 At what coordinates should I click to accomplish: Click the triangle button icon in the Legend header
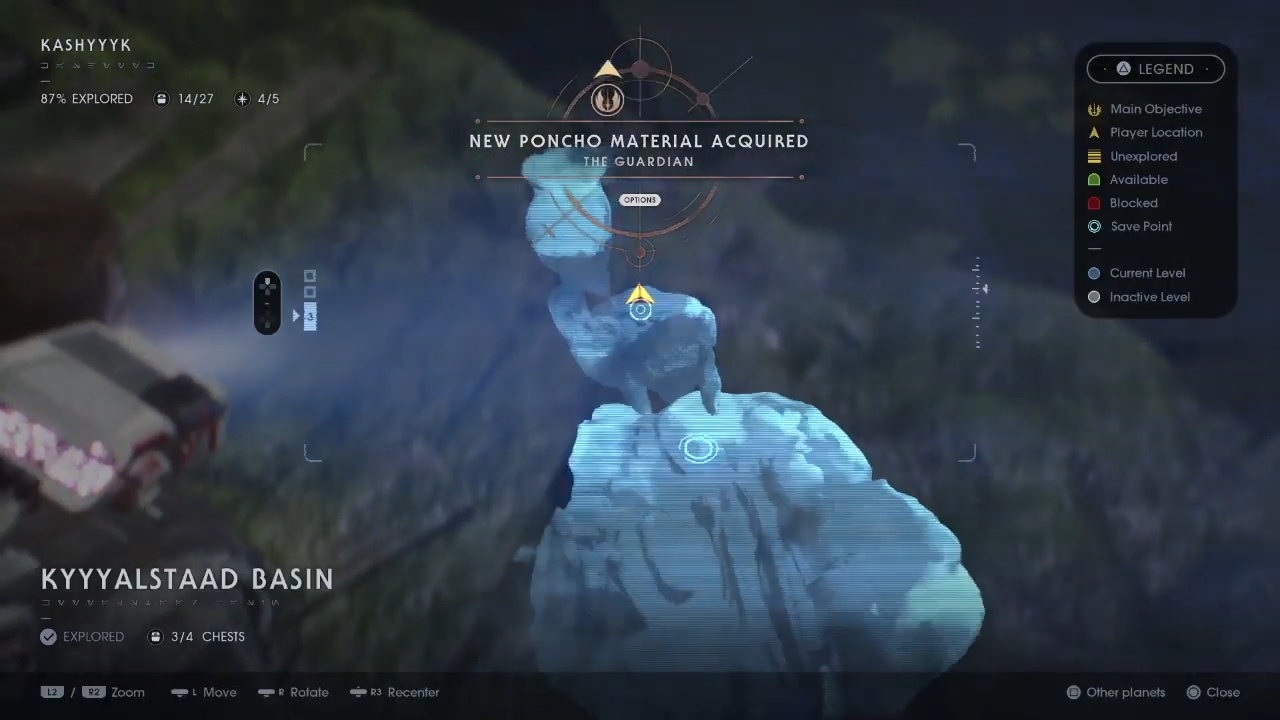[x=1123, y=68]
